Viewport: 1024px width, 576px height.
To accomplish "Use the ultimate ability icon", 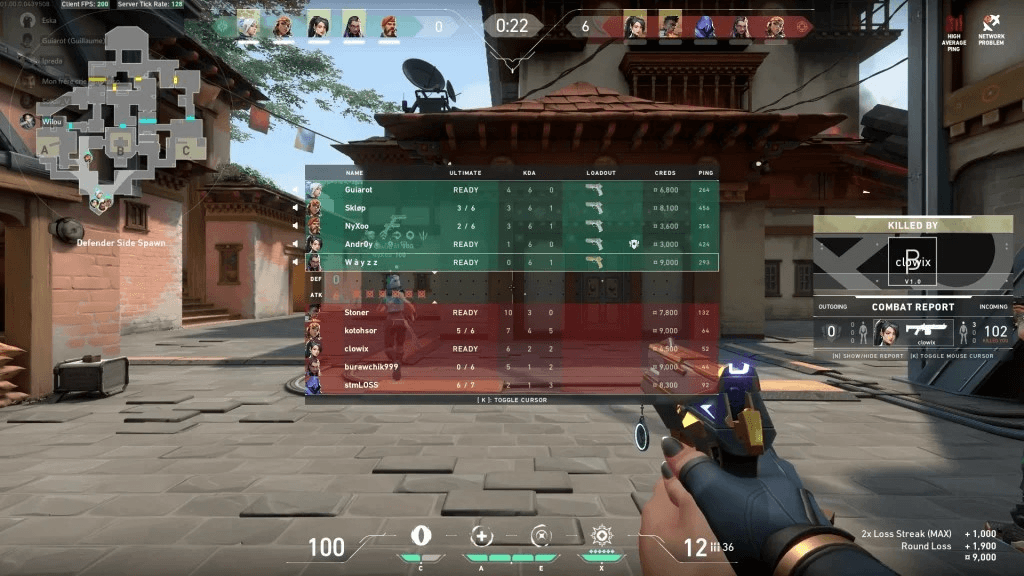I will [x=602, y=535].
